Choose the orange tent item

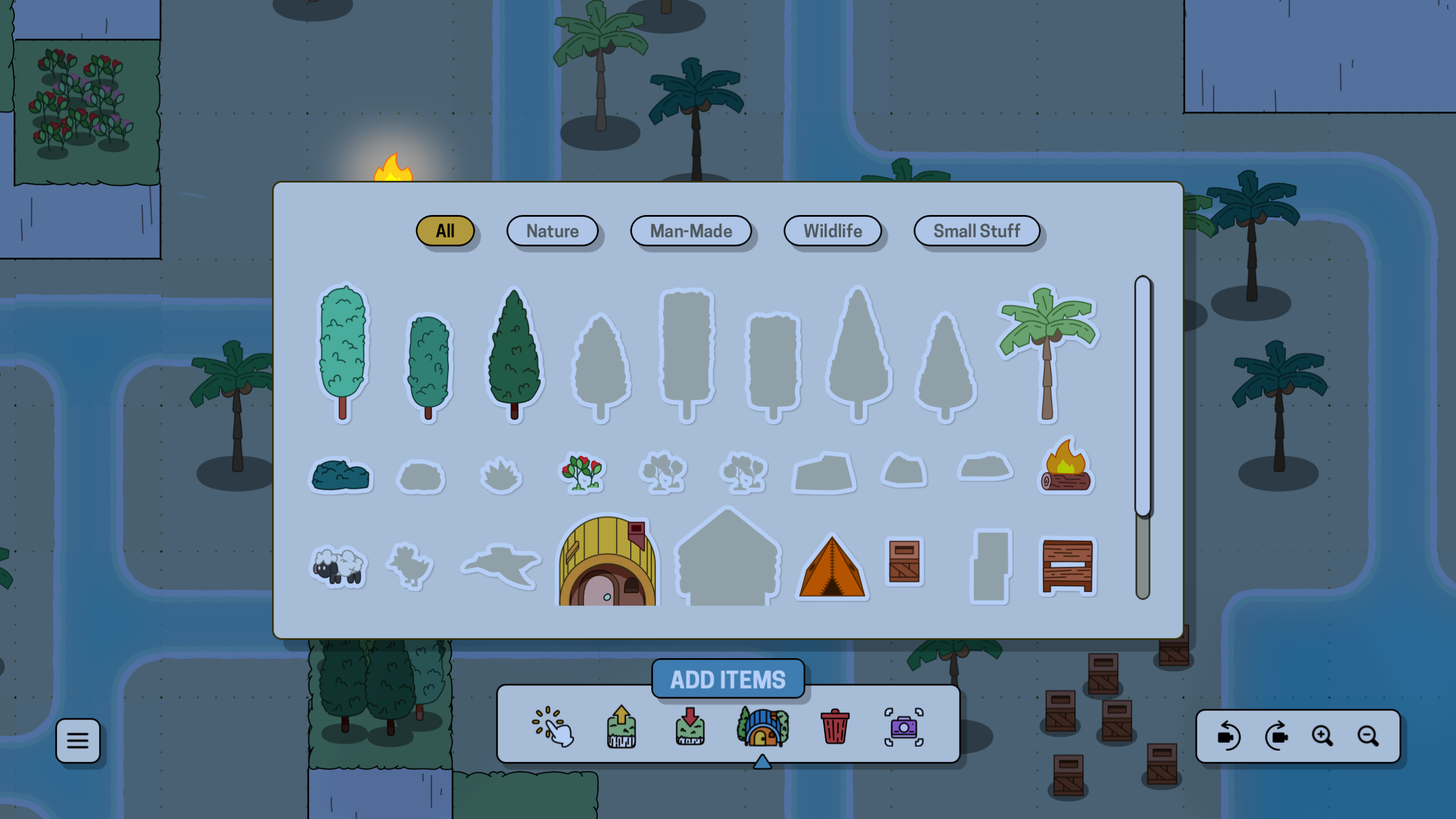coord(832,568)
